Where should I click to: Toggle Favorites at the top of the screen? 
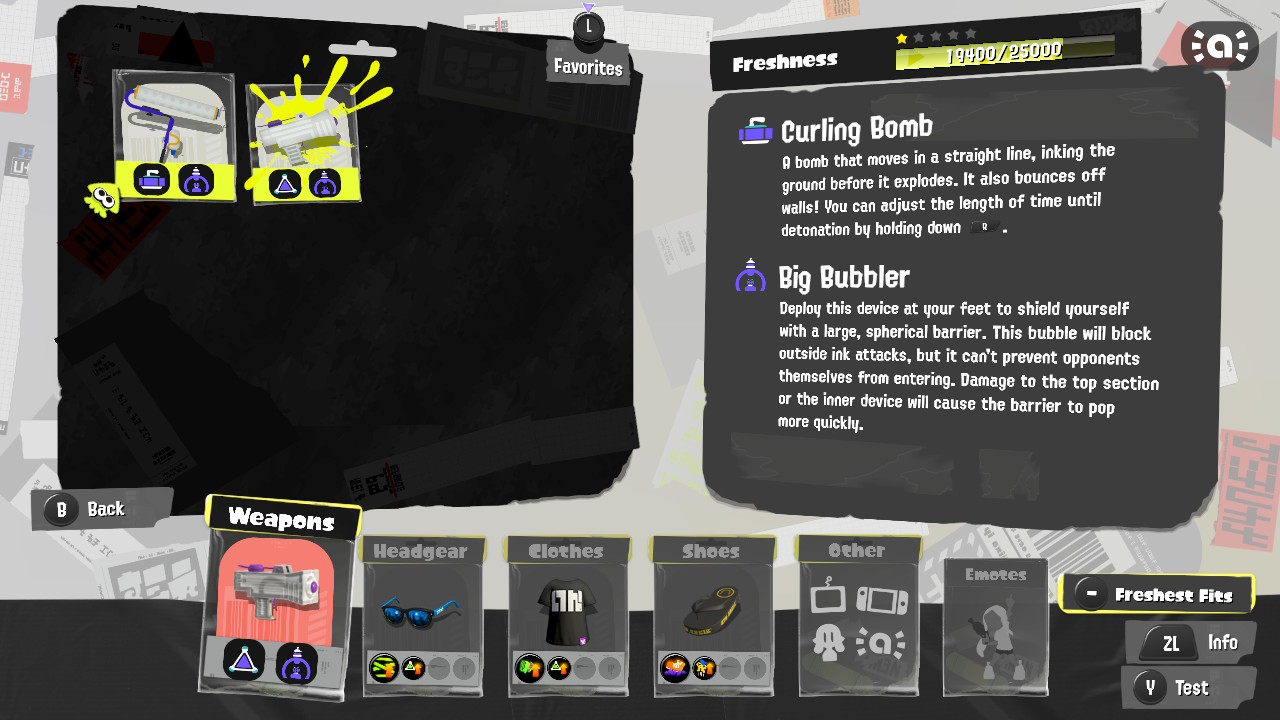[x=588, y=56]
